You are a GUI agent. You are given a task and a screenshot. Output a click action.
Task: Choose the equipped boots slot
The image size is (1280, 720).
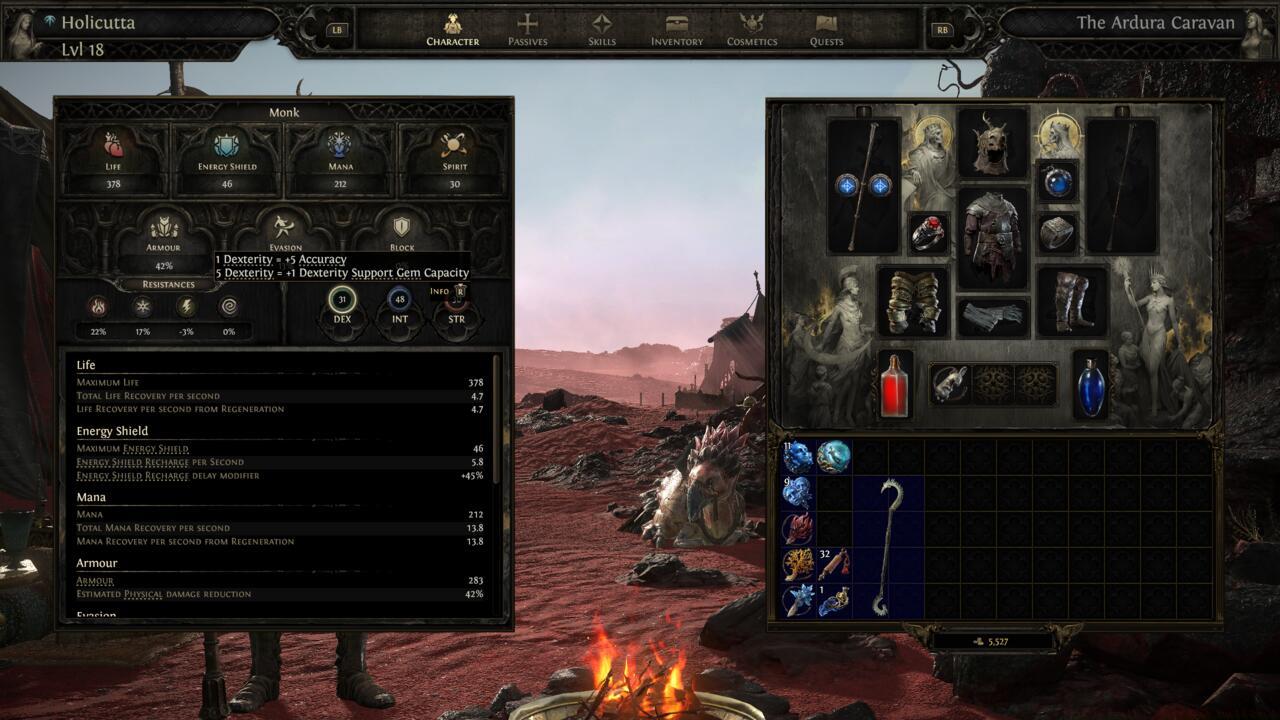(x=1072, y=301)
